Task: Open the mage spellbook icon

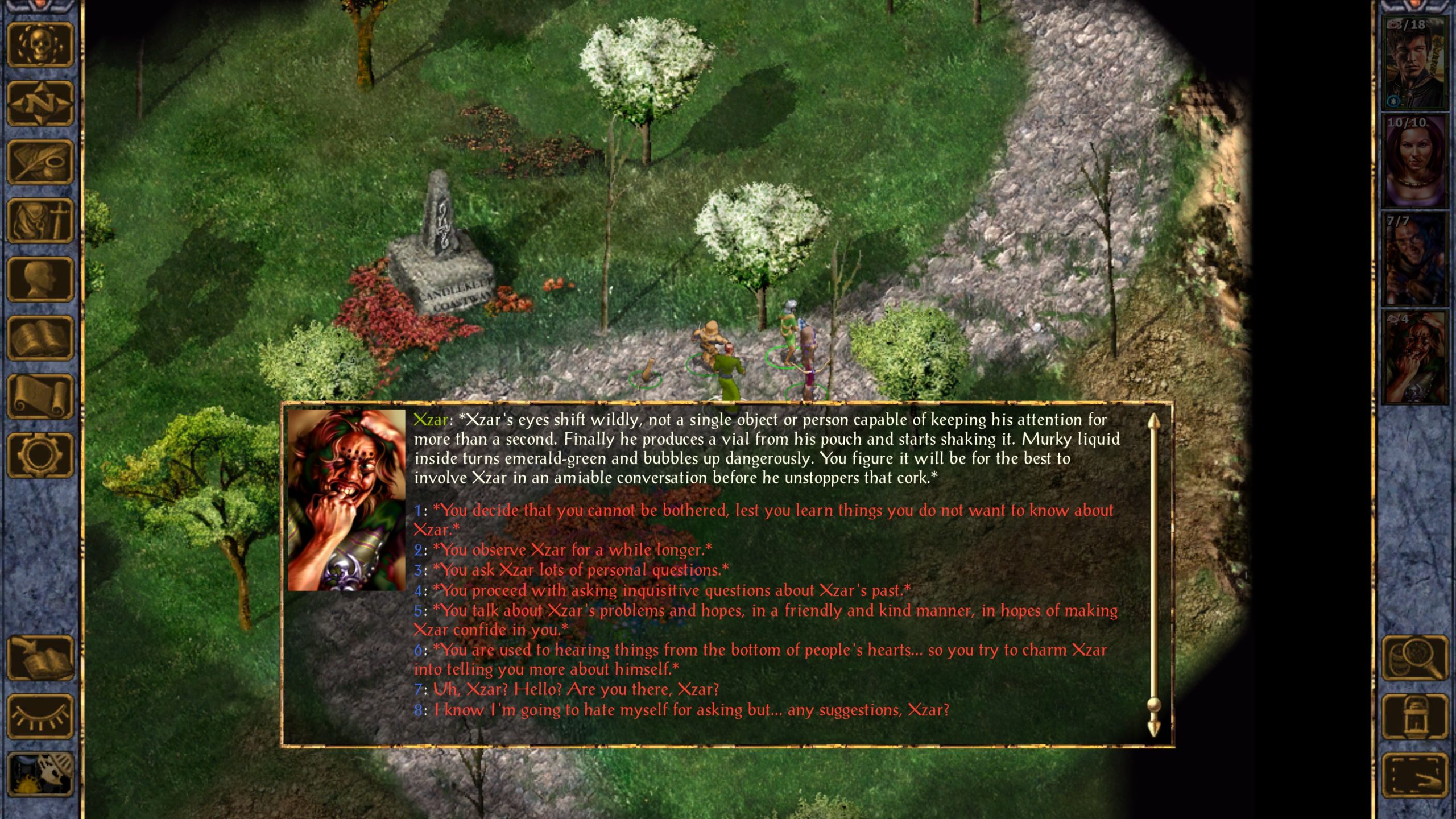Action: [40, 338]
